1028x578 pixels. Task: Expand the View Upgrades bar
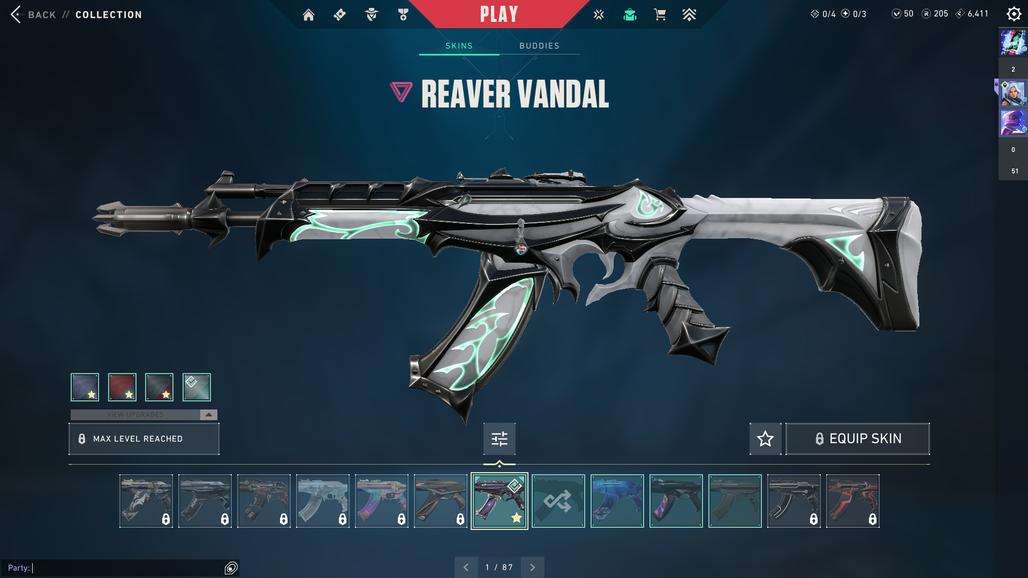pyautogui.click(x=144, y=414)
